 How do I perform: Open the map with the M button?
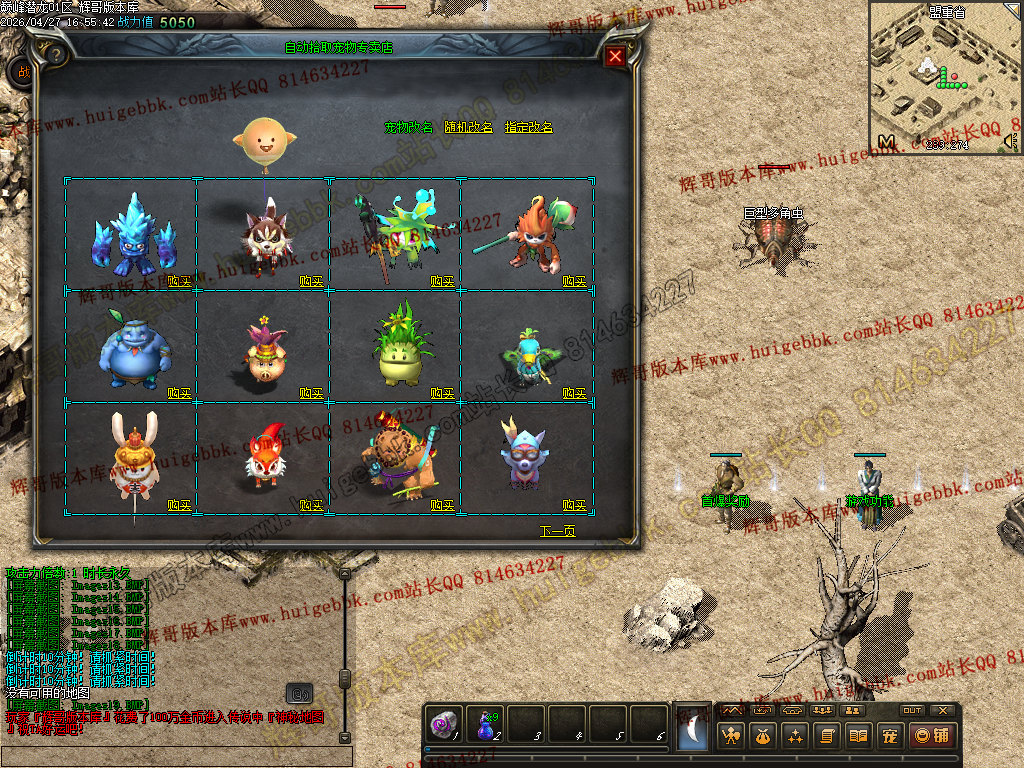coord(886,142)
